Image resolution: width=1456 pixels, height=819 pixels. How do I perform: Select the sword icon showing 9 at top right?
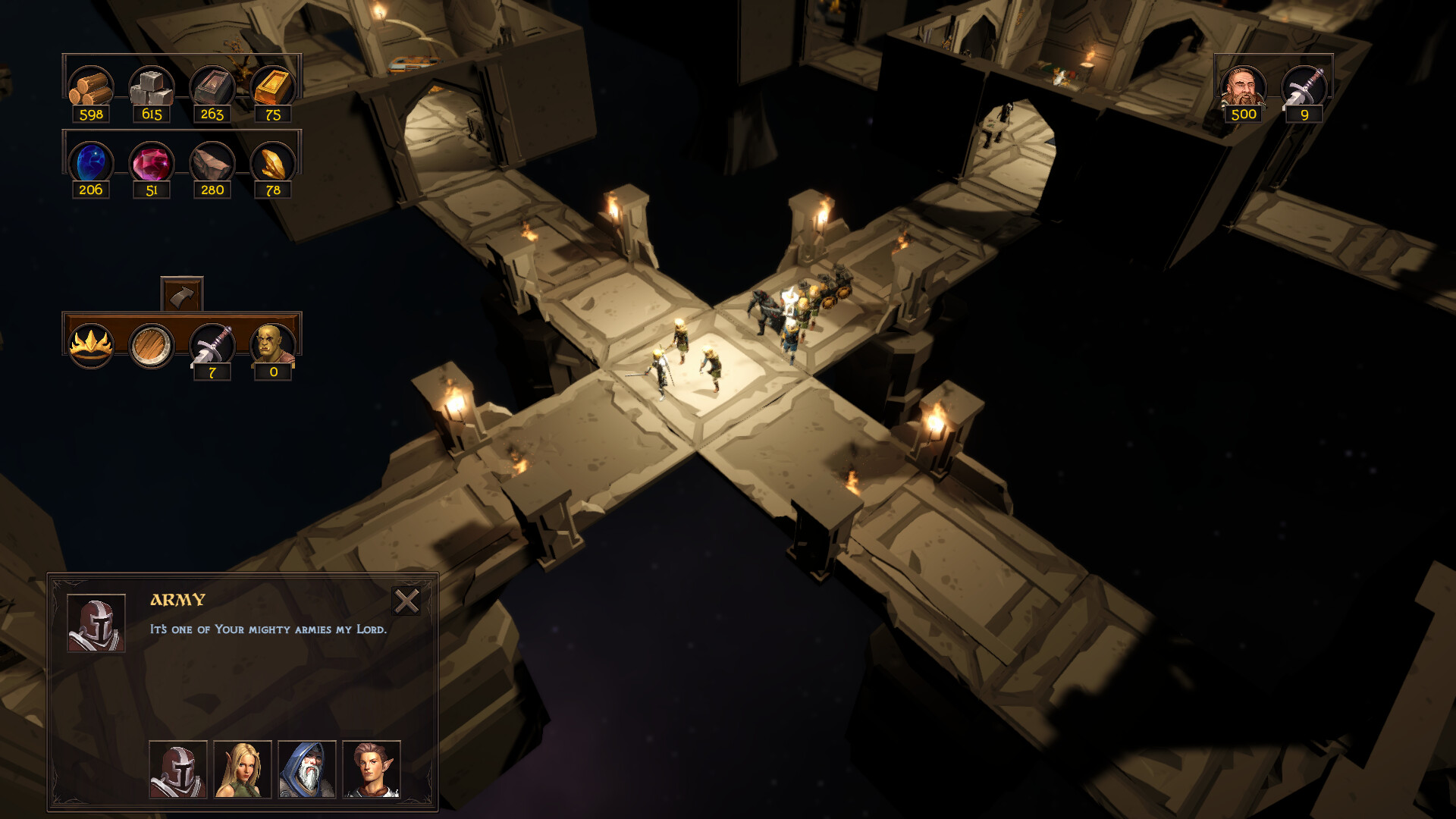pos(1306,85)
